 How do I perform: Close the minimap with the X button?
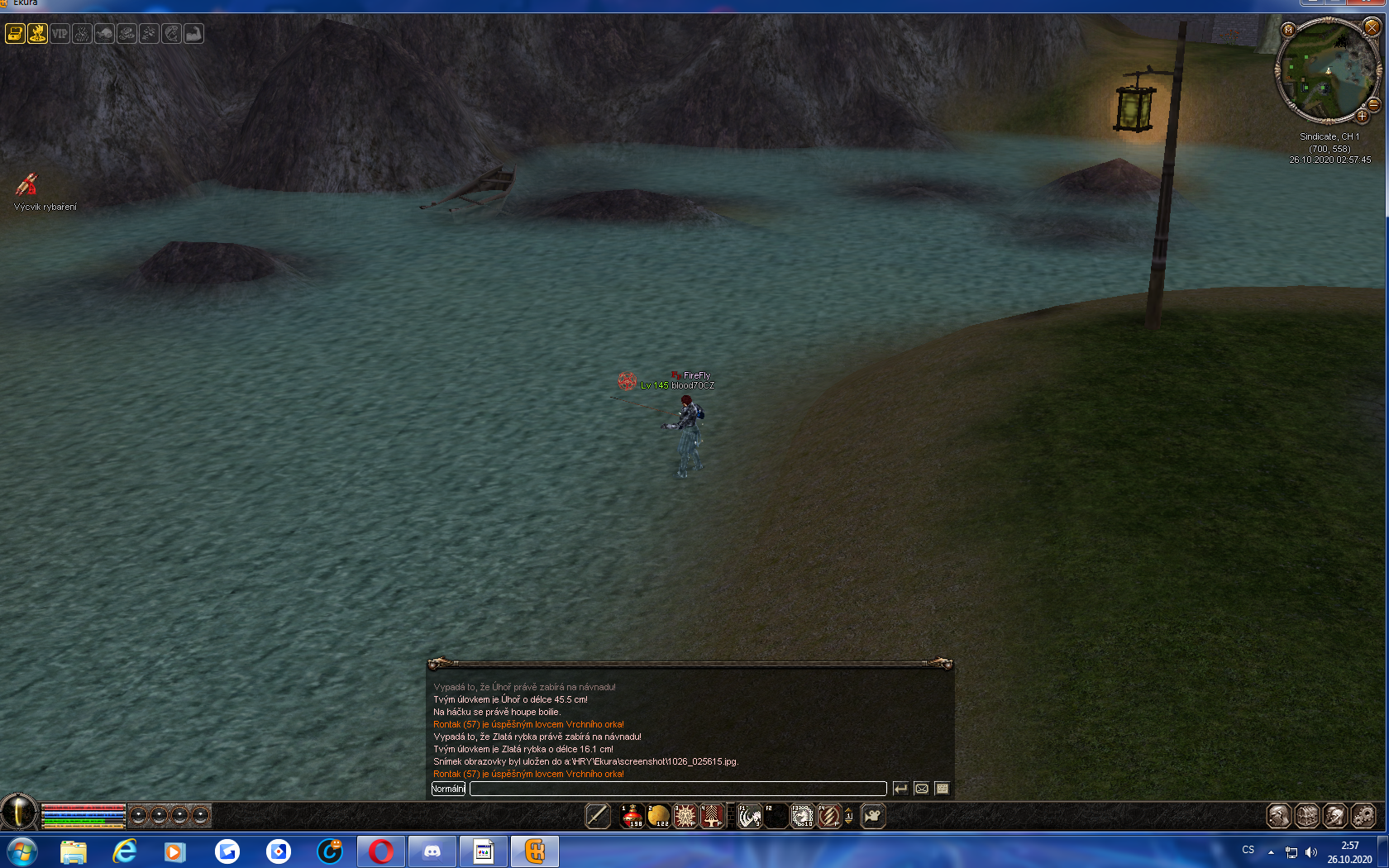pyautogui.click(x=1372, y=27)
